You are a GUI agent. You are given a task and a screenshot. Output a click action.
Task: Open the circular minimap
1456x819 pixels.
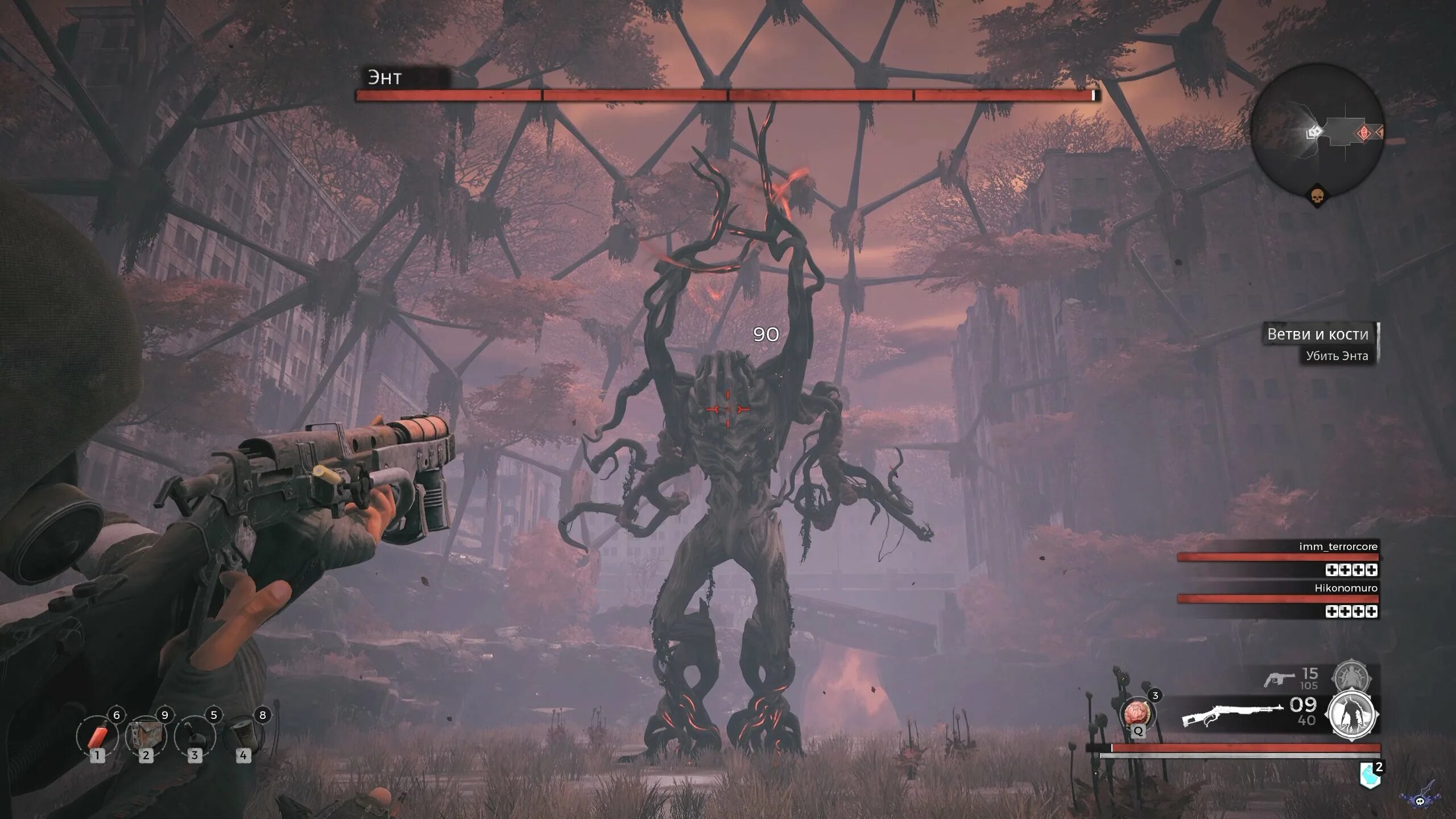pyautogui.click(x=1317, y=130)
